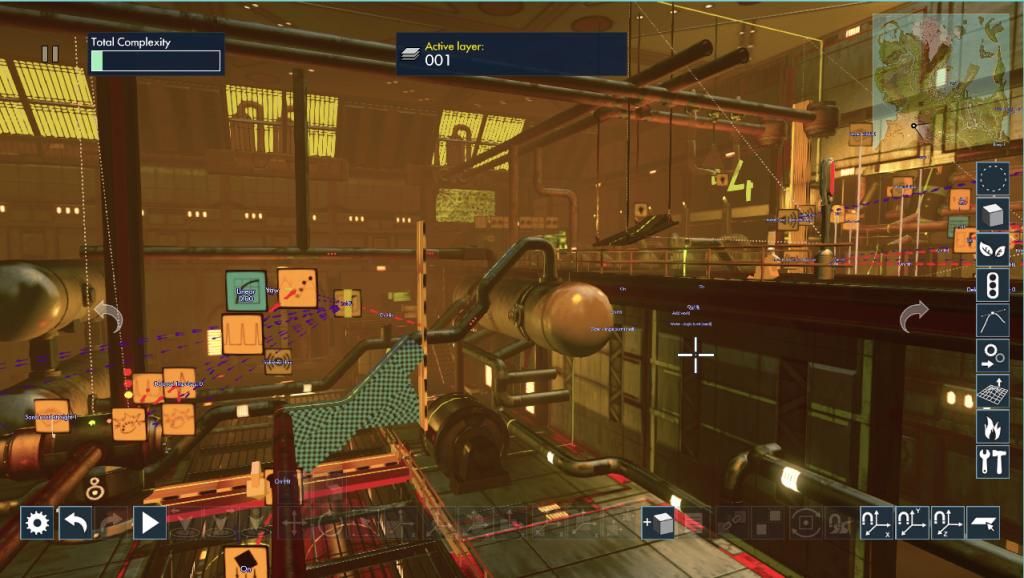This screenshot has height=578, width=1024.
Task: Toggle X-axis snap magnet
Action: [877, 523]
